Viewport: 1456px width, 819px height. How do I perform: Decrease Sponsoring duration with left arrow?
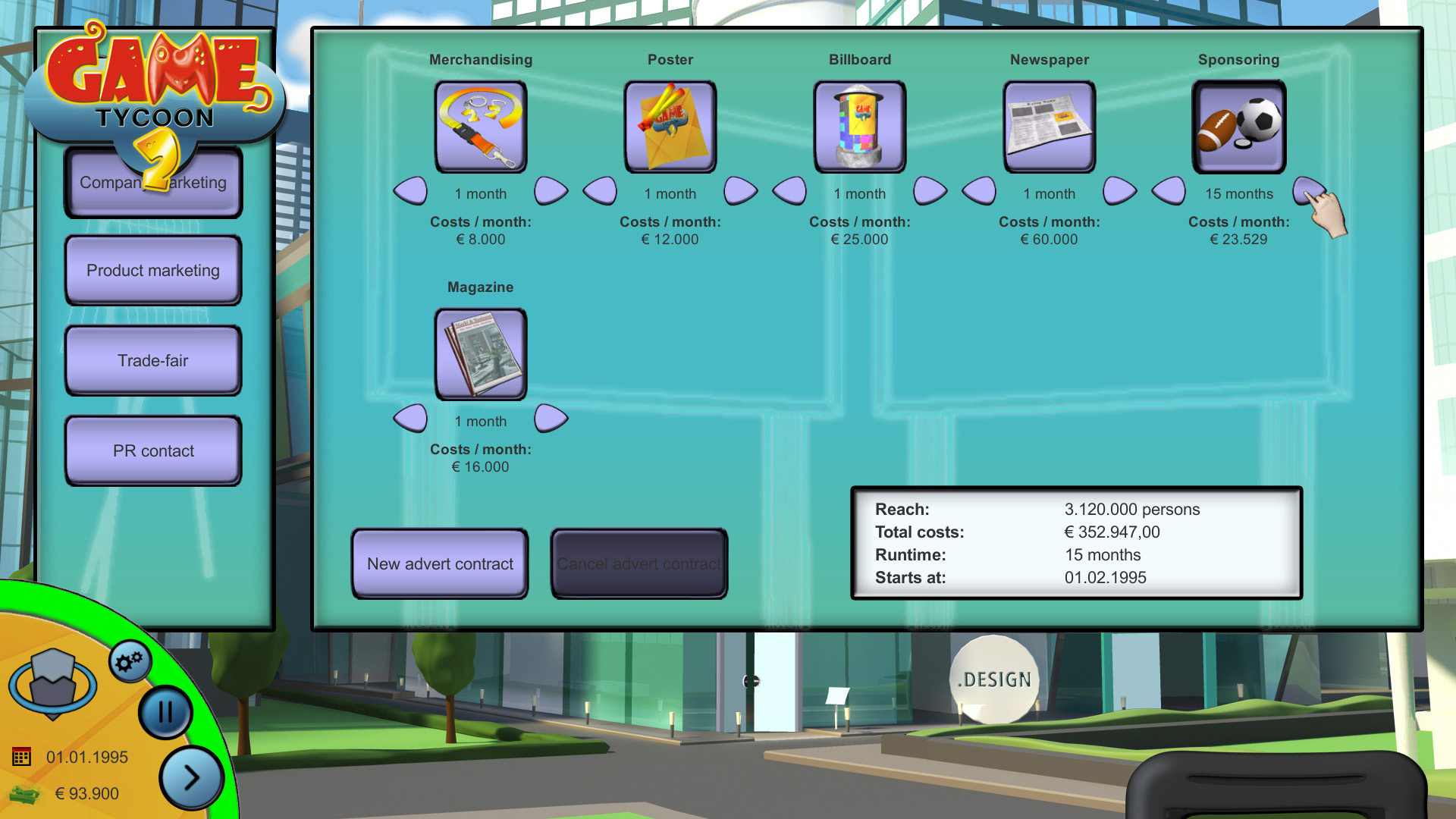point(1169,191)
